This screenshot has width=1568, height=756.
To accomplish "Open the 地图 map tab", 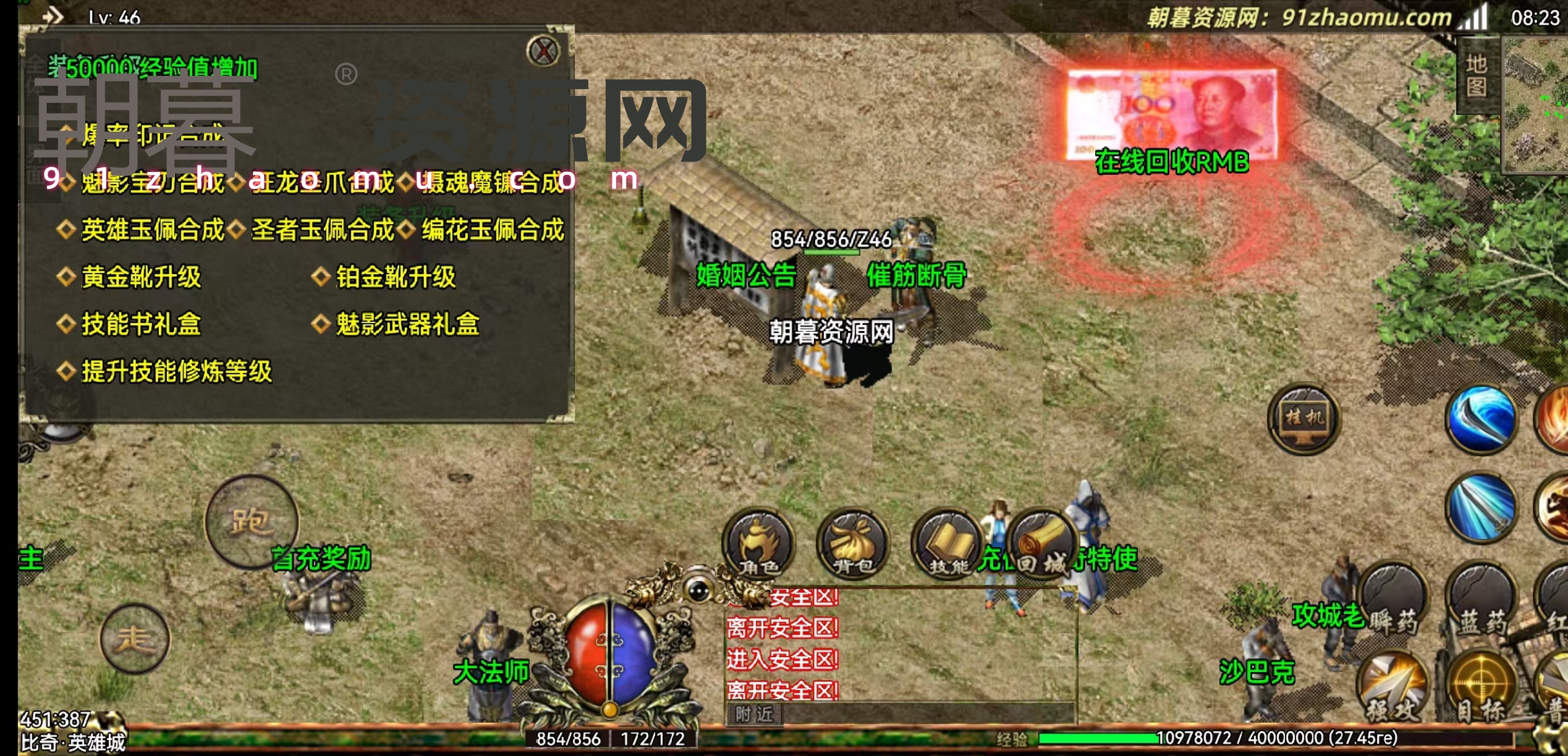I will click(1476, 75).
